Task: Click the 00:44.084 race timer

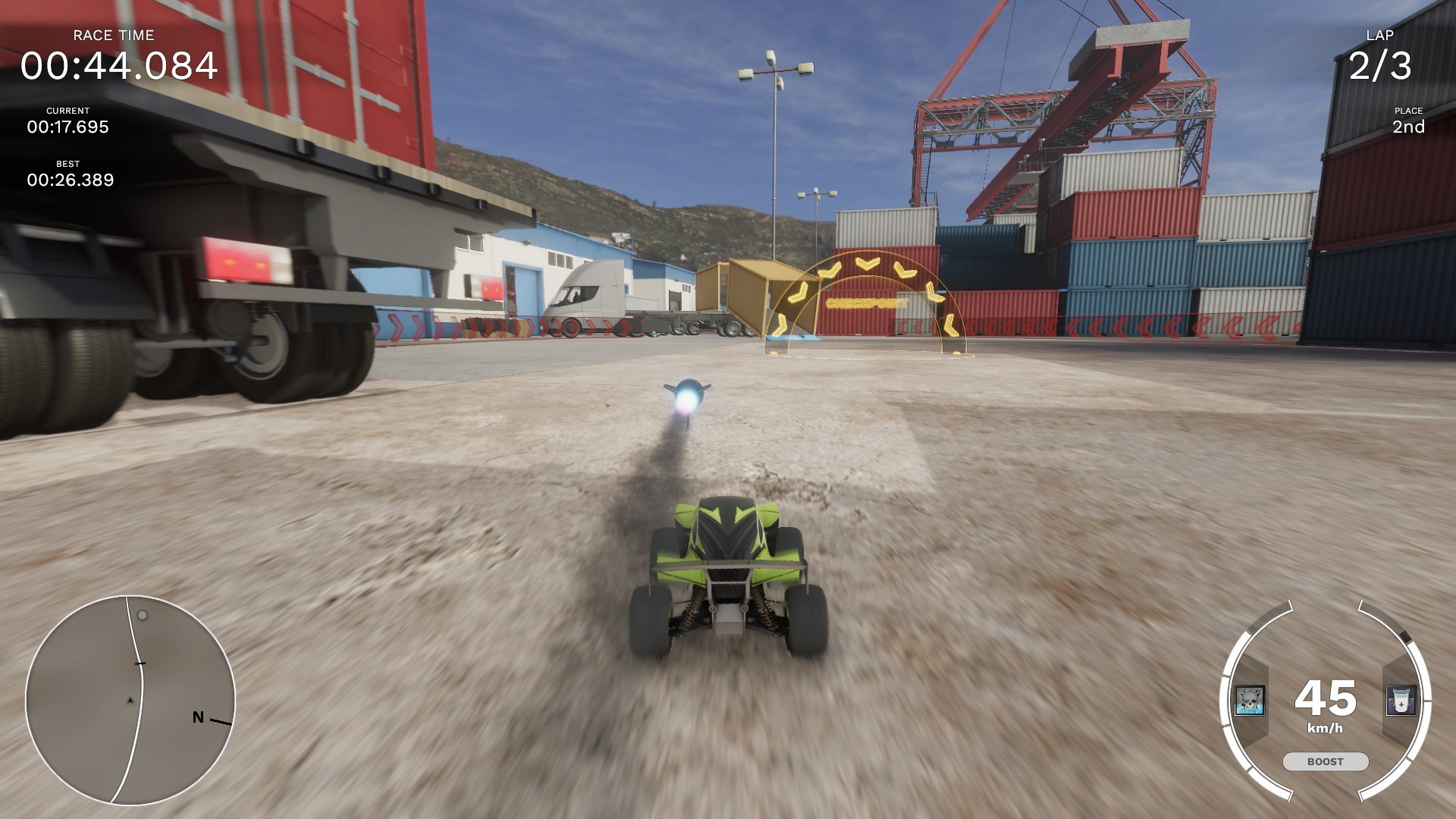Action: pos(121,67)
